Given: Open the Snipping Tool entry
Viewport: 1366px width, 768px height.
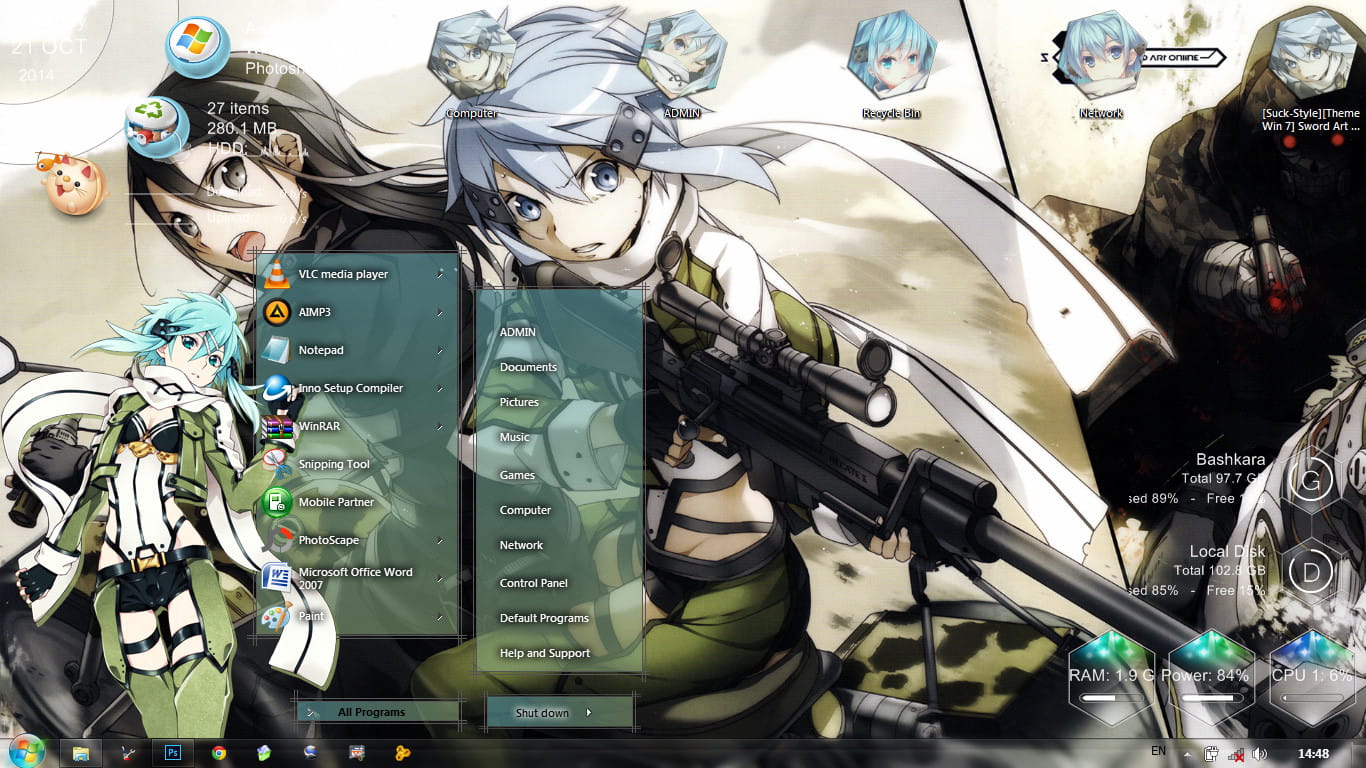Looking at the screenshot, I should point(334,464).
